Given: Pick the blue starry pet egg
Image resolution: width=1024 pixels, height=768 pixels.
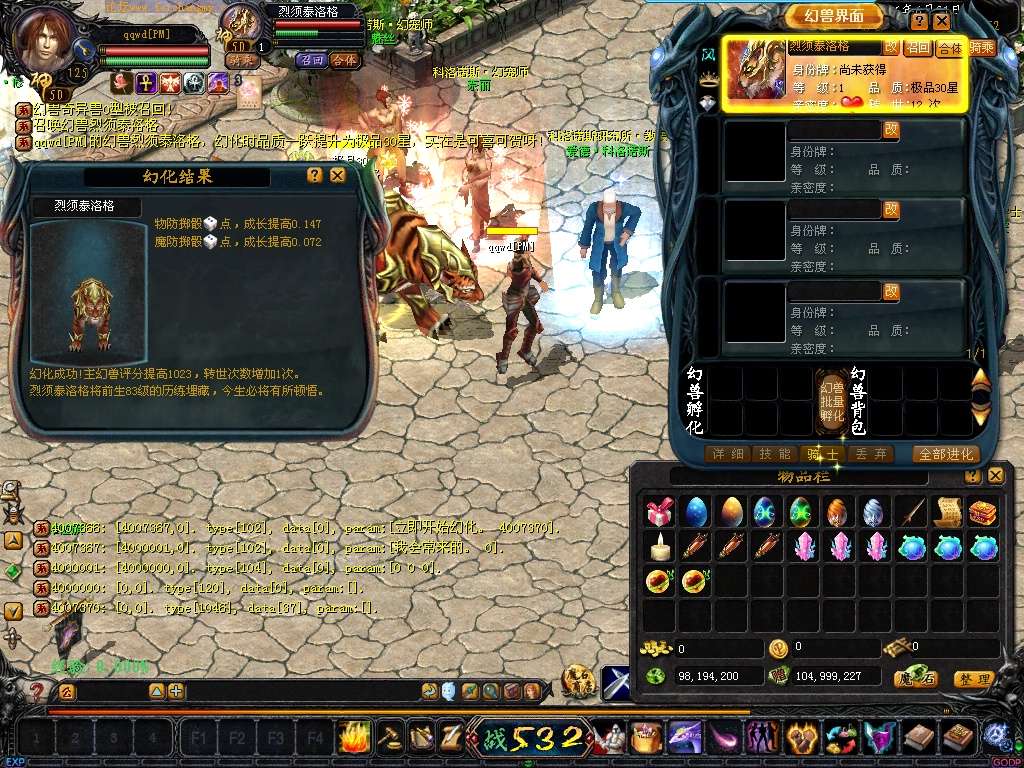Looking at the screenshot, I should click(x=694, y=513).
